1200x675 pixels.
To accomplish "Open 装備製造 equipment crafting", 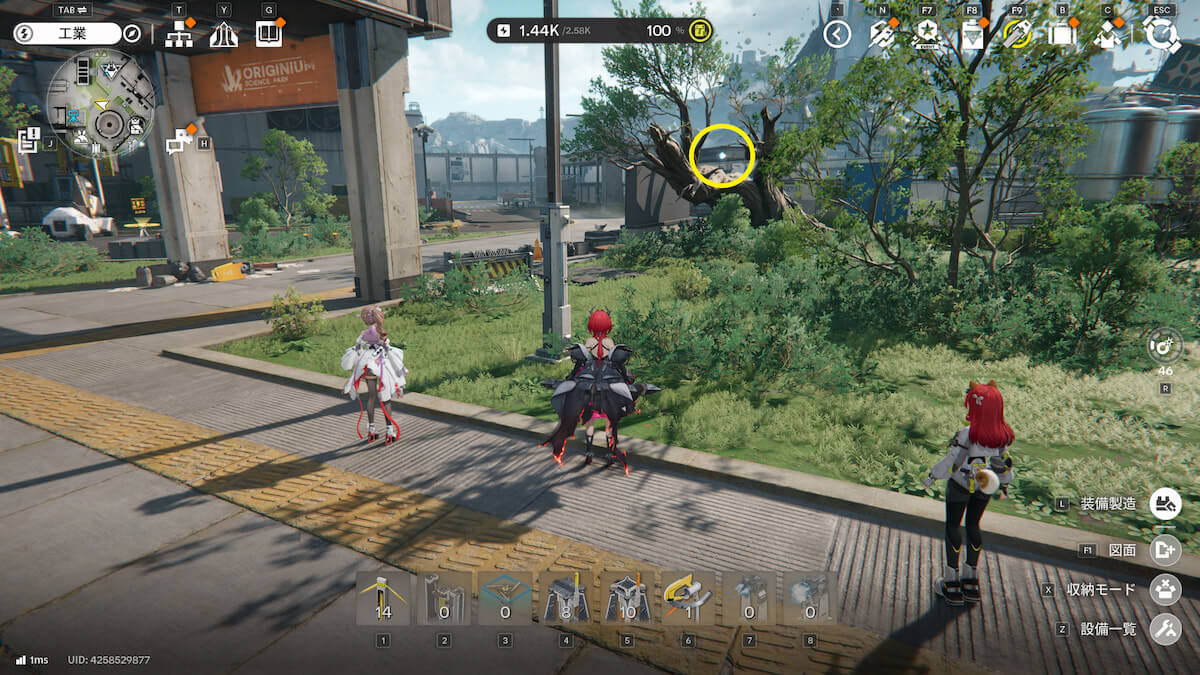I will click(1163, 503).
